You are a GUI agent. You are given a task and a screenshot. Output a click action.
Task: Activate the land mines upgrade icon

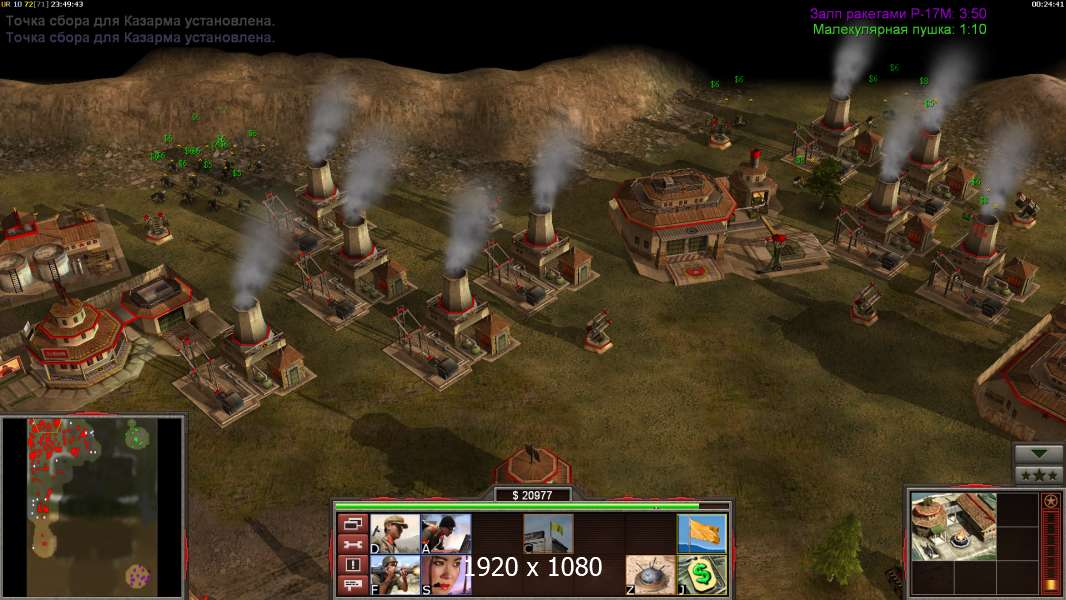[x=651, y=575]
